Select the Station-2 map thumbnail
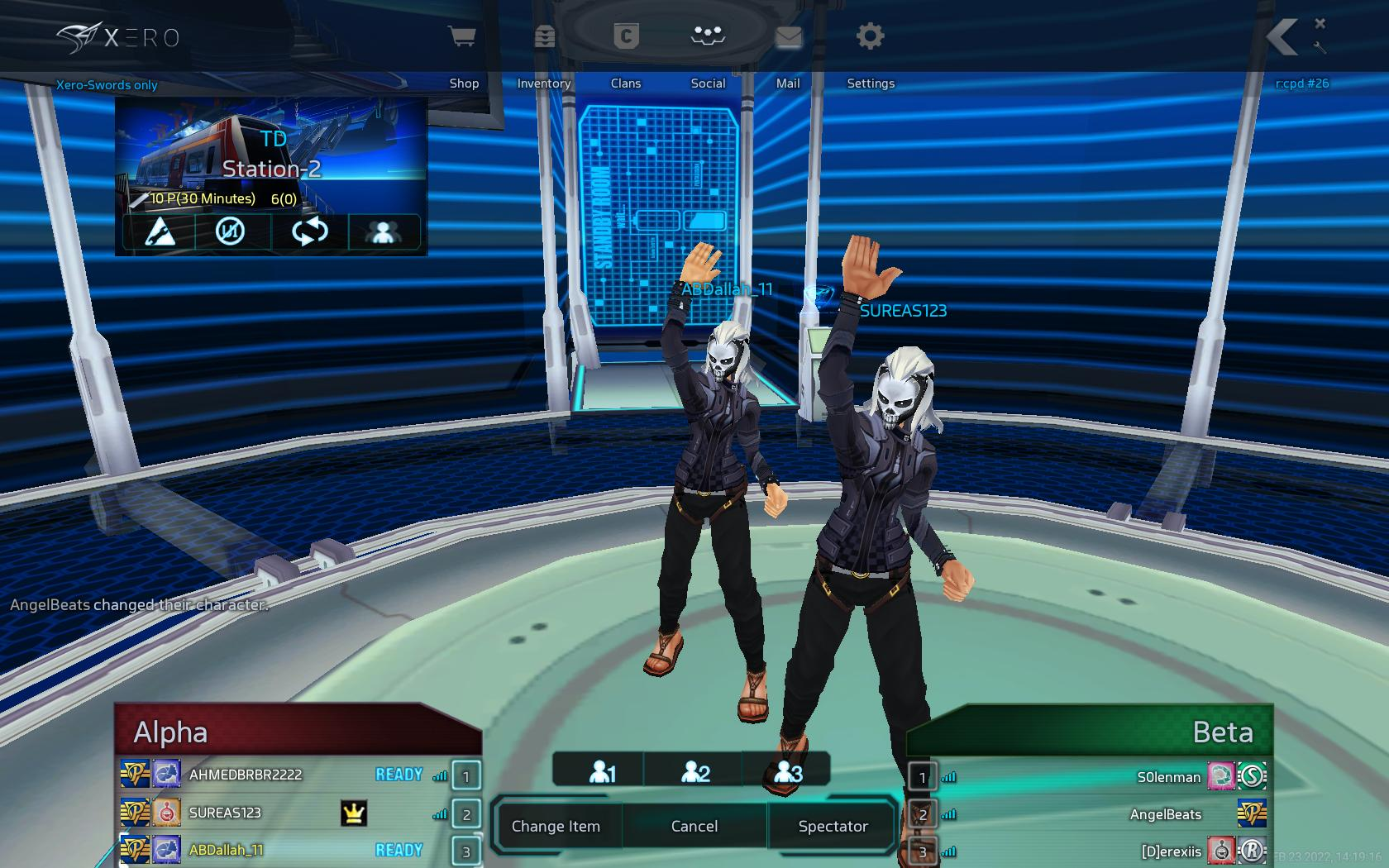The image size is (1389, 868). (x=271, y=155)
